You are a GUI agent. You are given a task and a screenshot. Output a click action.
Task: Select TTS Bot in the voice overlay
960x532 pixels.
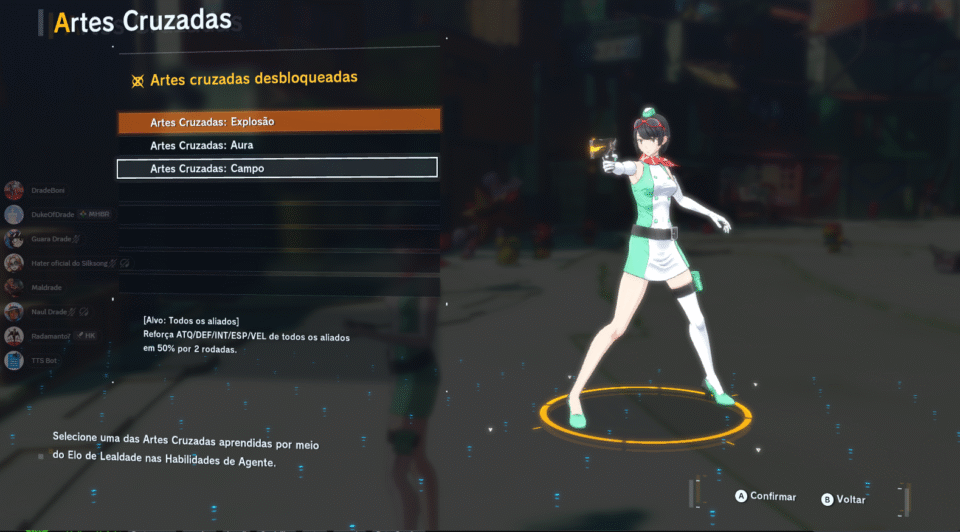tap(43, 360)
